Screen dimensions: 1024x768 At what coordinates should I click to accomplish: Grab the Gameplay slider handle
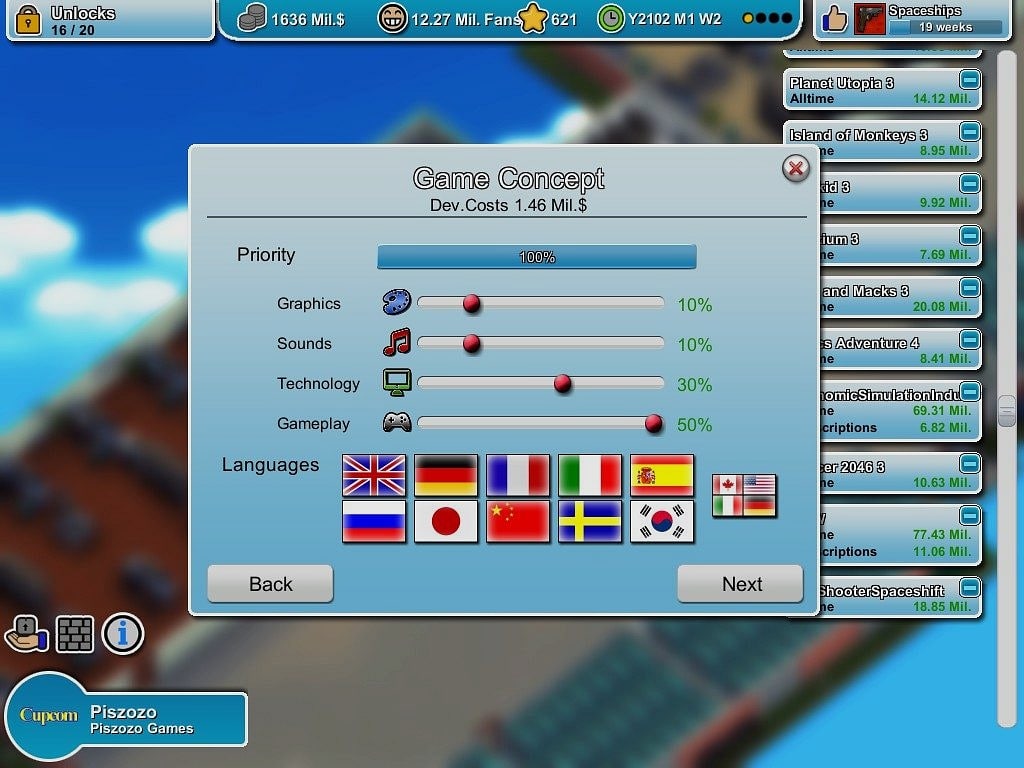pos(654,424)
